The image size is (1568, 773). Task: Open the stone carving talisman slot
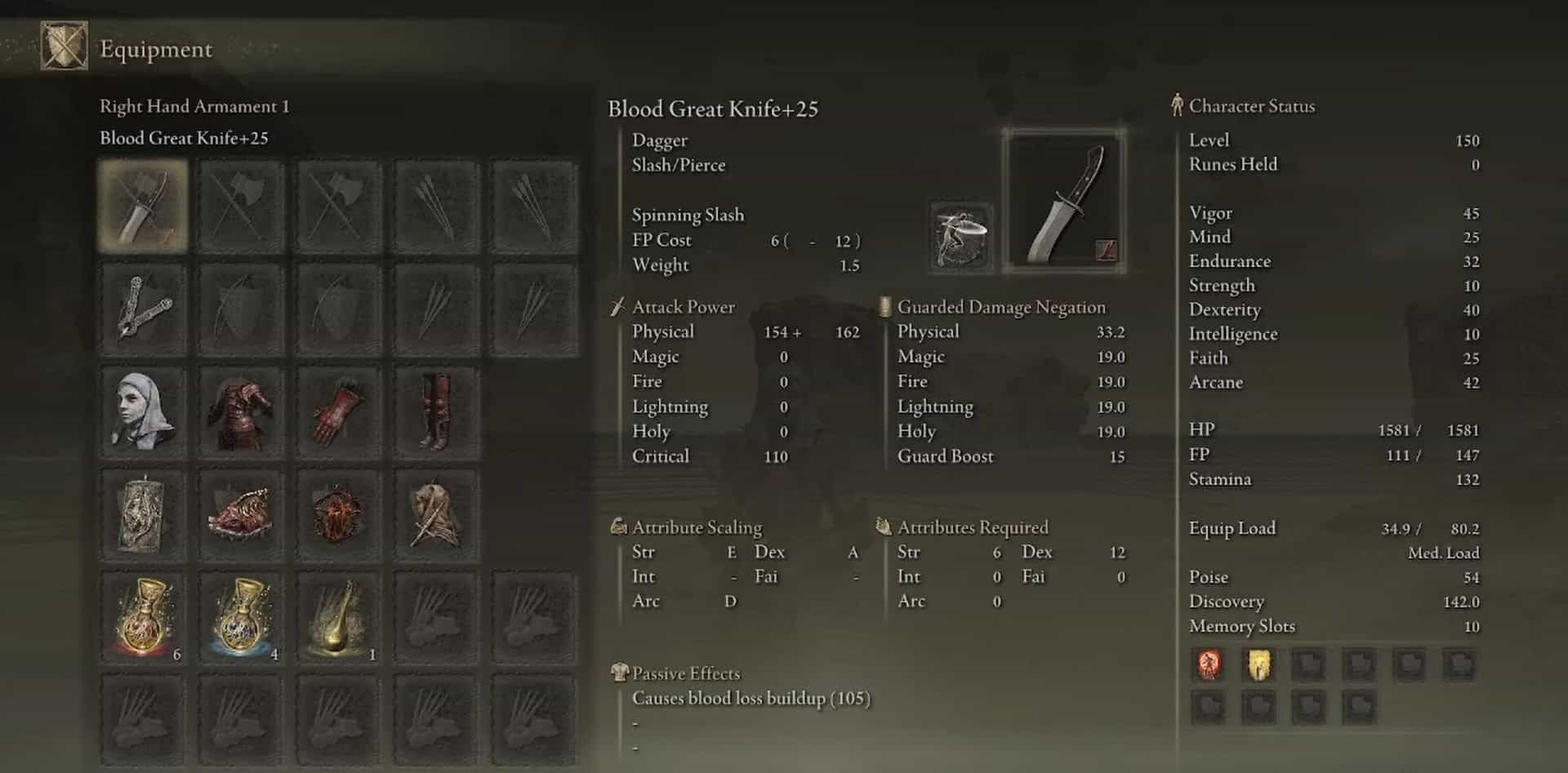tap(143, 514)
